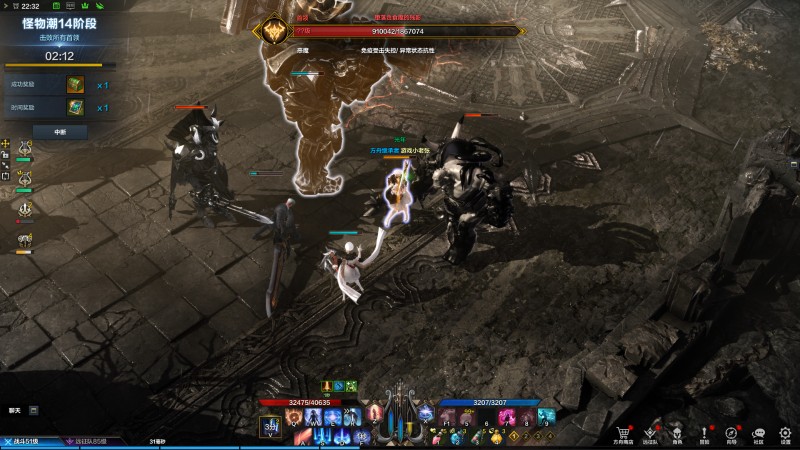Image resolution: width=800 pixels, height=450 pixels.
Task: Open the exclamation mark quest menu
Action: (704, 434)
